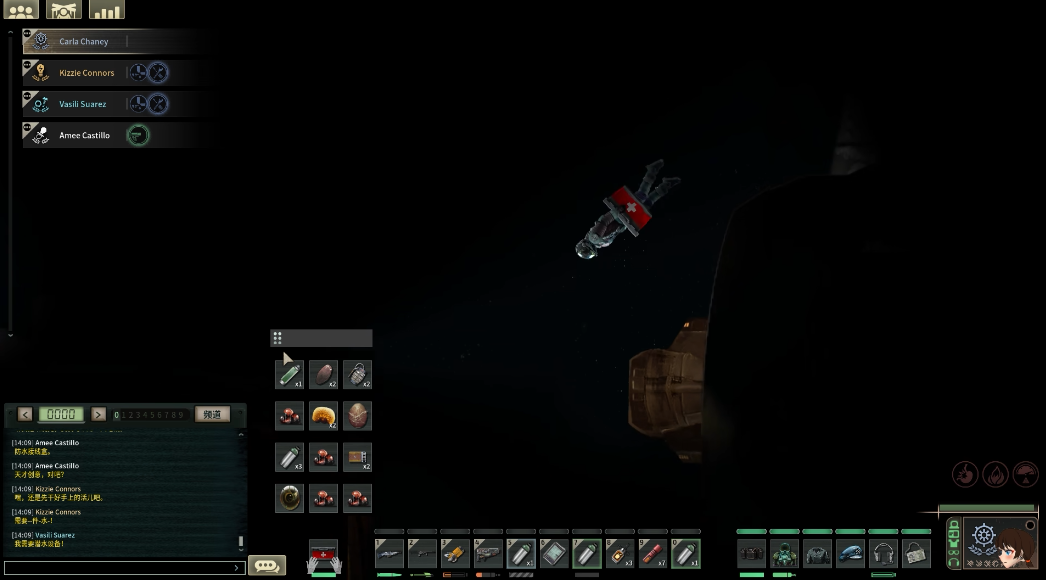Viewport: 1046px width, 580px height.
Task: Select the yellow sponge-like item in the container
Action: pyautogui.click(x=323, y=415)
